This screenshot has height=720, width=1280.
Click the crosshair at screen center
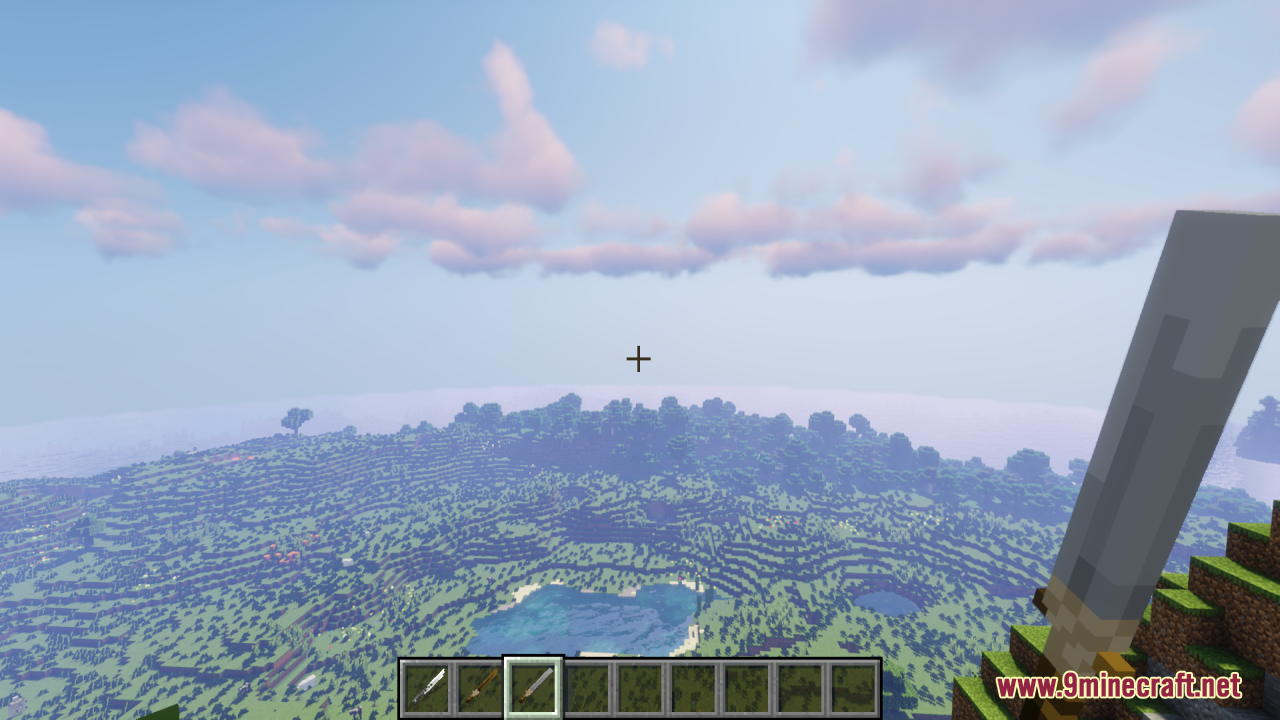[x=638, y=357]
